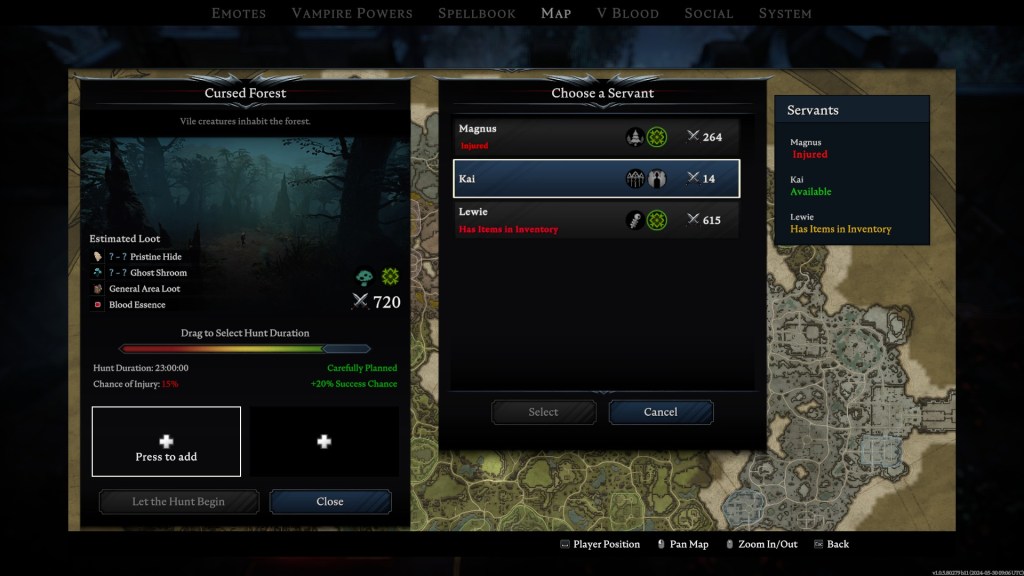Viewport: 1024px width, 576px height.
Task: Confirm servant with the Select button
Action: coord(543,412)
